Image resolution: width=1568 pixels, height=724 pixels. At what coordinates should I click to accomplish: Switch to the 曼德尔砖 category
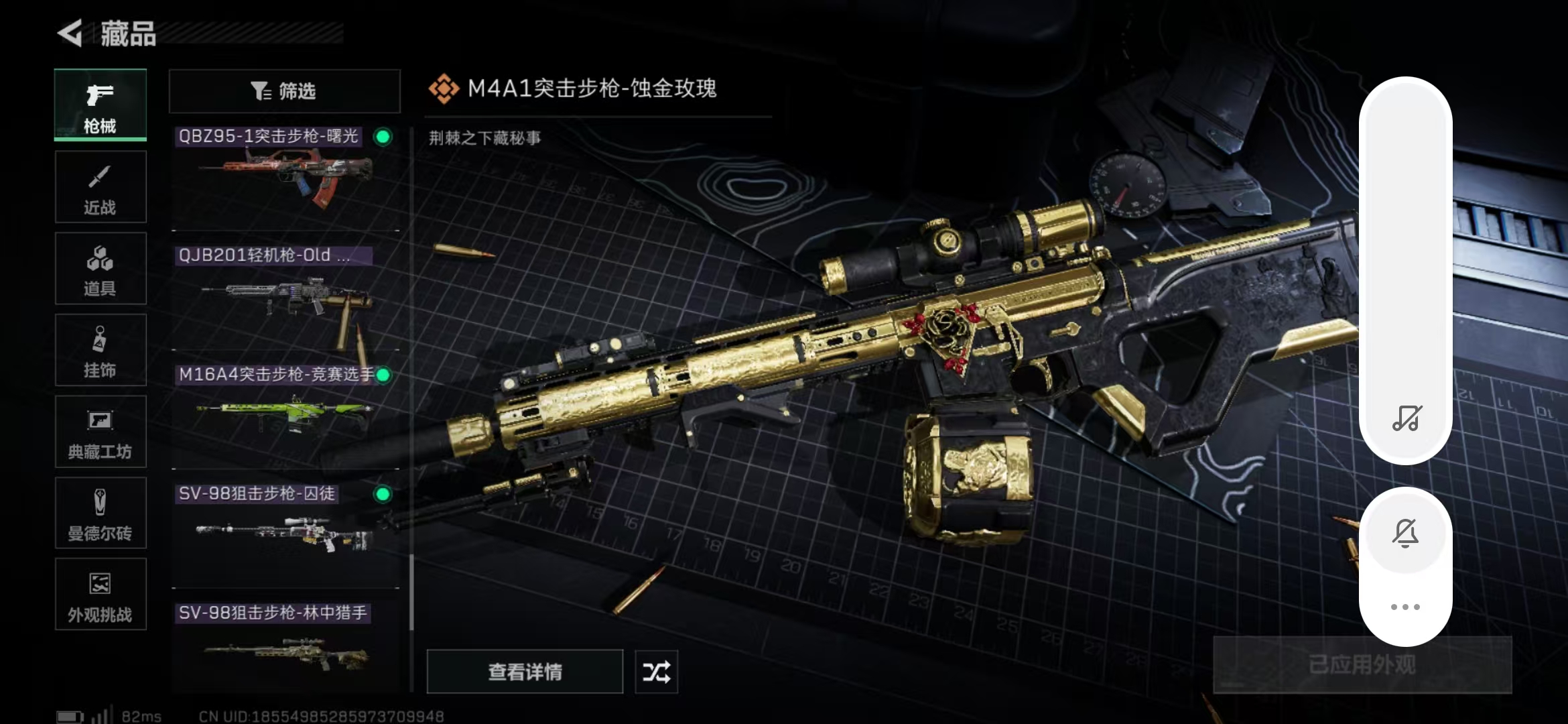click(x=101, y=514)
